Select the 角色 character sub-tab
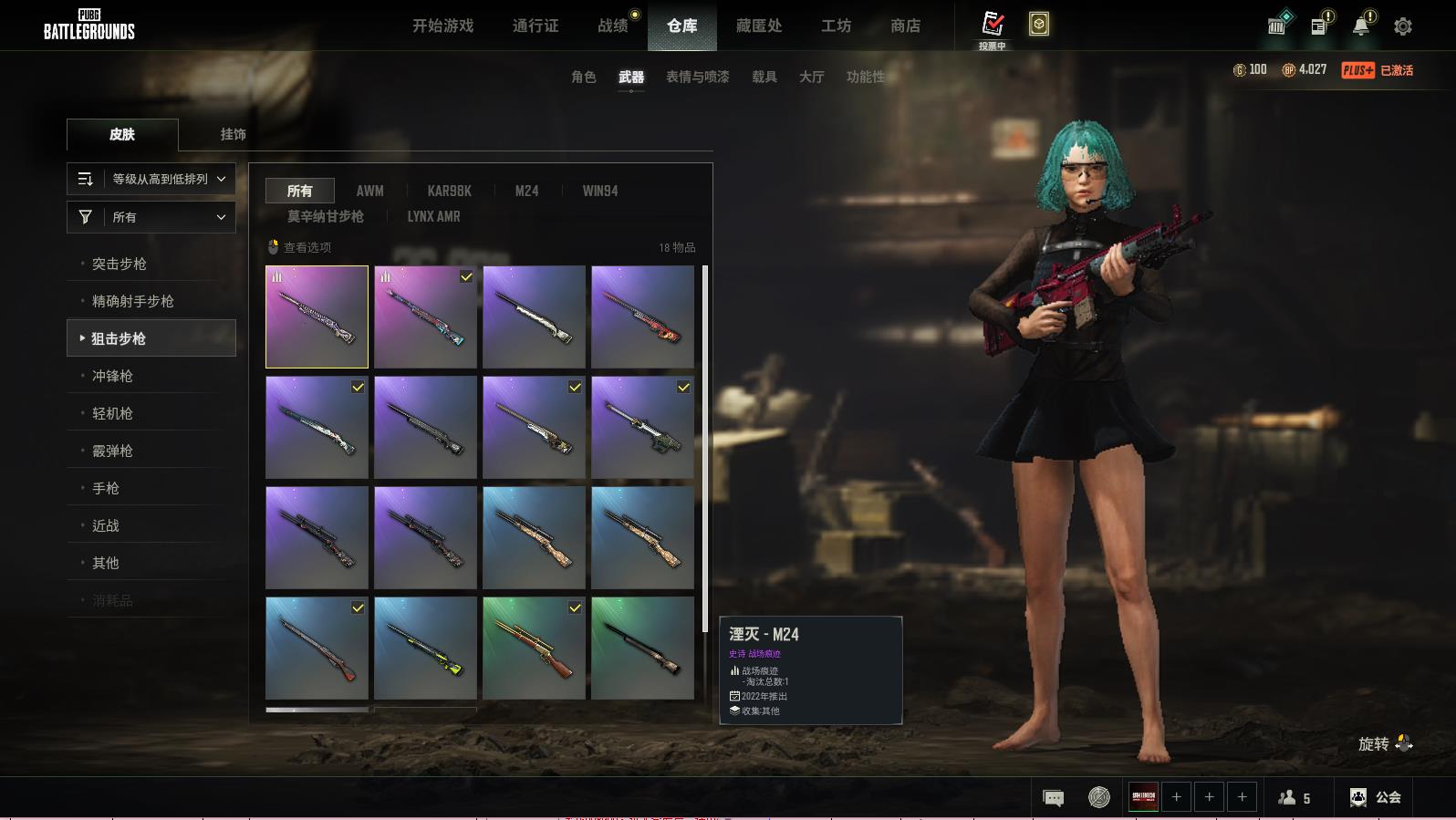 pos(583,77)
